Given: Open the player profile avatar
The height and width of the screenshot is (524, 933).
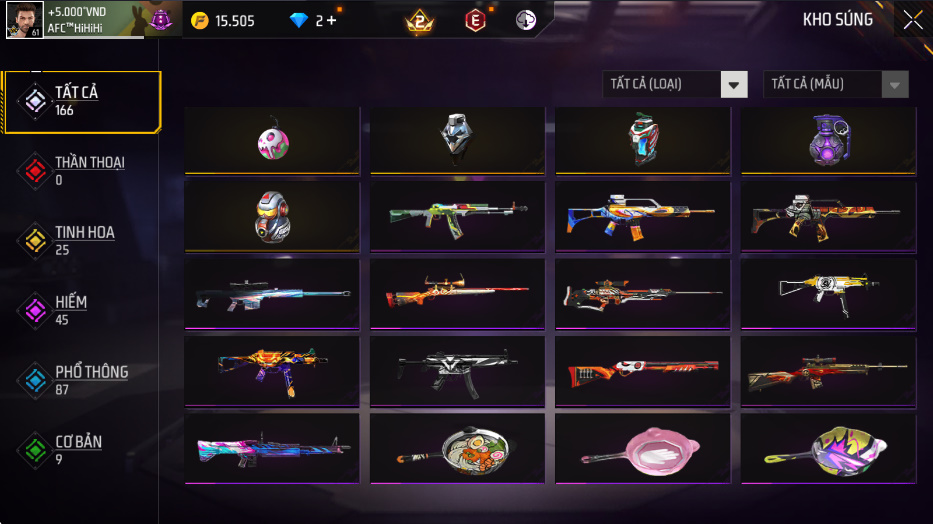Looking at the screenshot, I should click(24, 20).
